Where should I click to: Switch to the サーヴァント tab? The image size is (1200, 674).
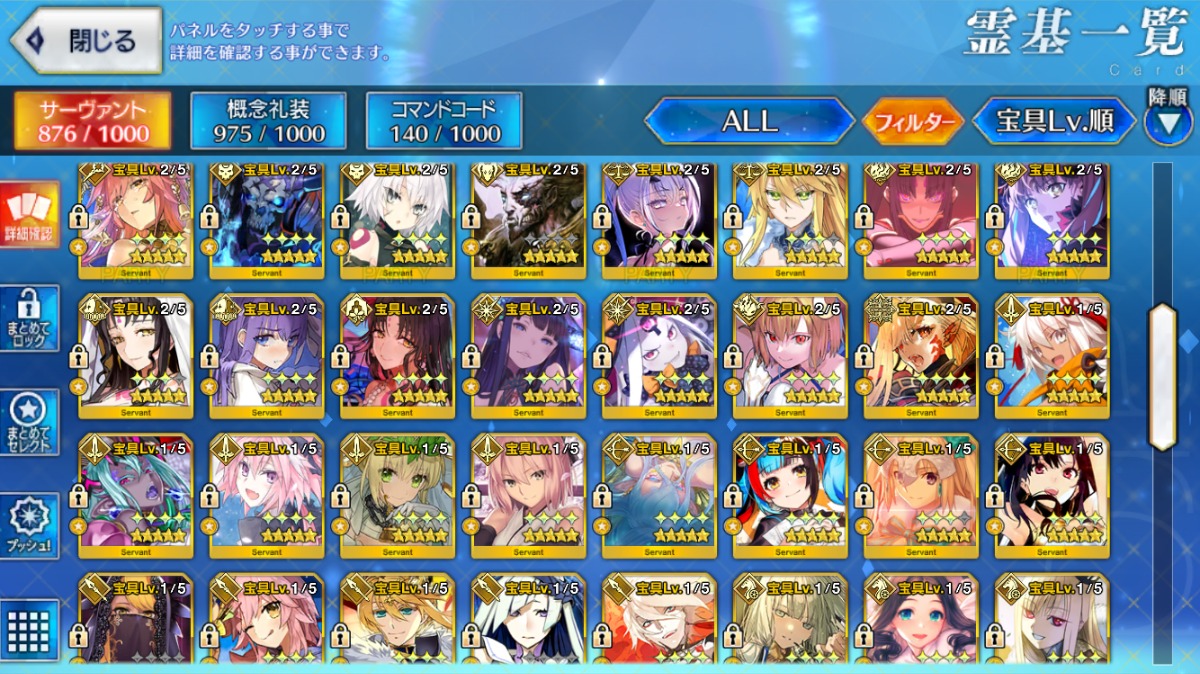point(92,122)
